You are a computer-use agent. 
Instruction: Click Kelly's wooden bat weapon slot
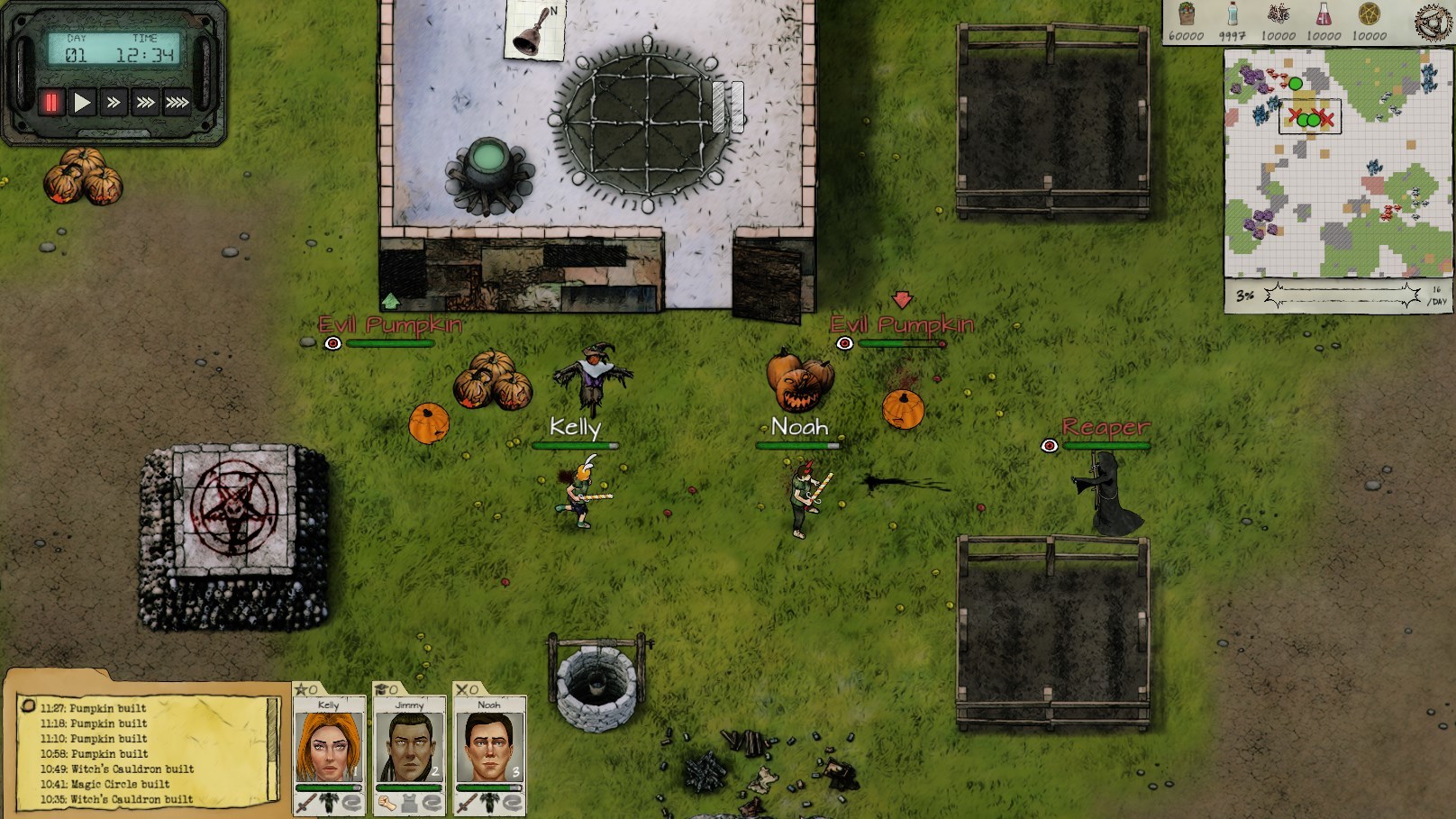[x=306, y=802]
